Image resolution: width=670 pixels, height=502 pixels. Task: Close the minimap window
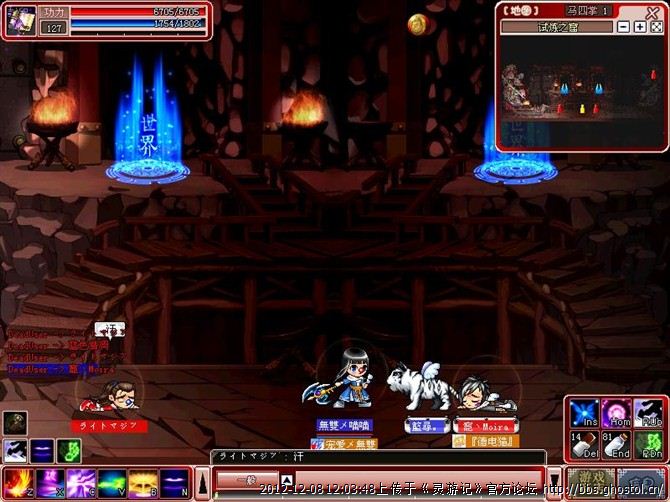(654, 11)
